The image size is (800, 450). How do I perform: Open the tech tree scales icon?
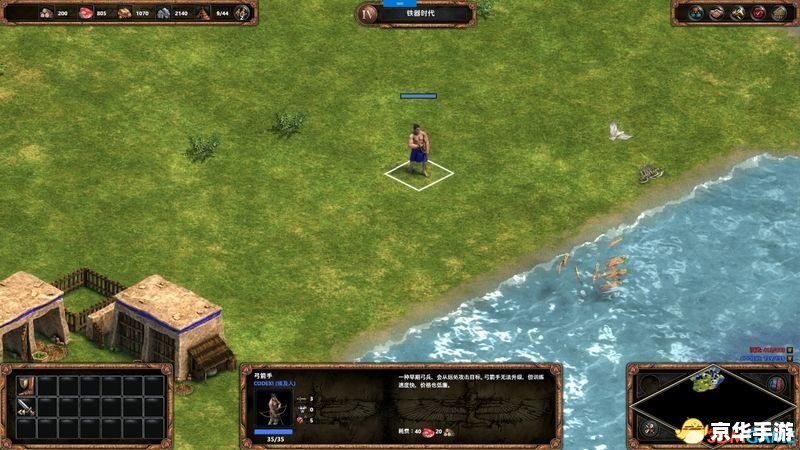click(693, 13)
